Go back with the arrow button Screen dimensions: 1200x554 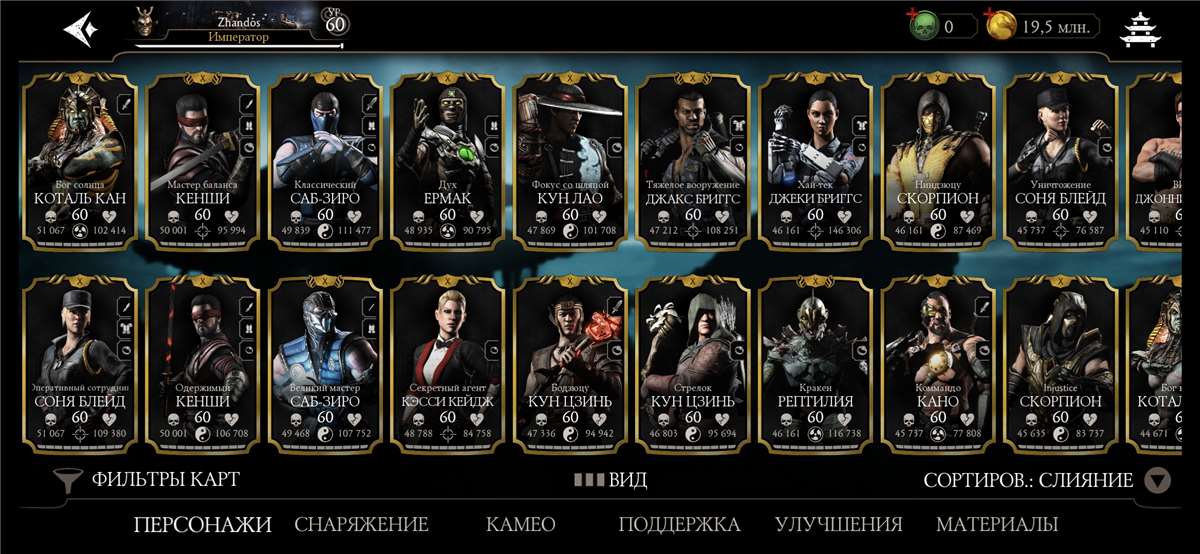pos(80,28)
